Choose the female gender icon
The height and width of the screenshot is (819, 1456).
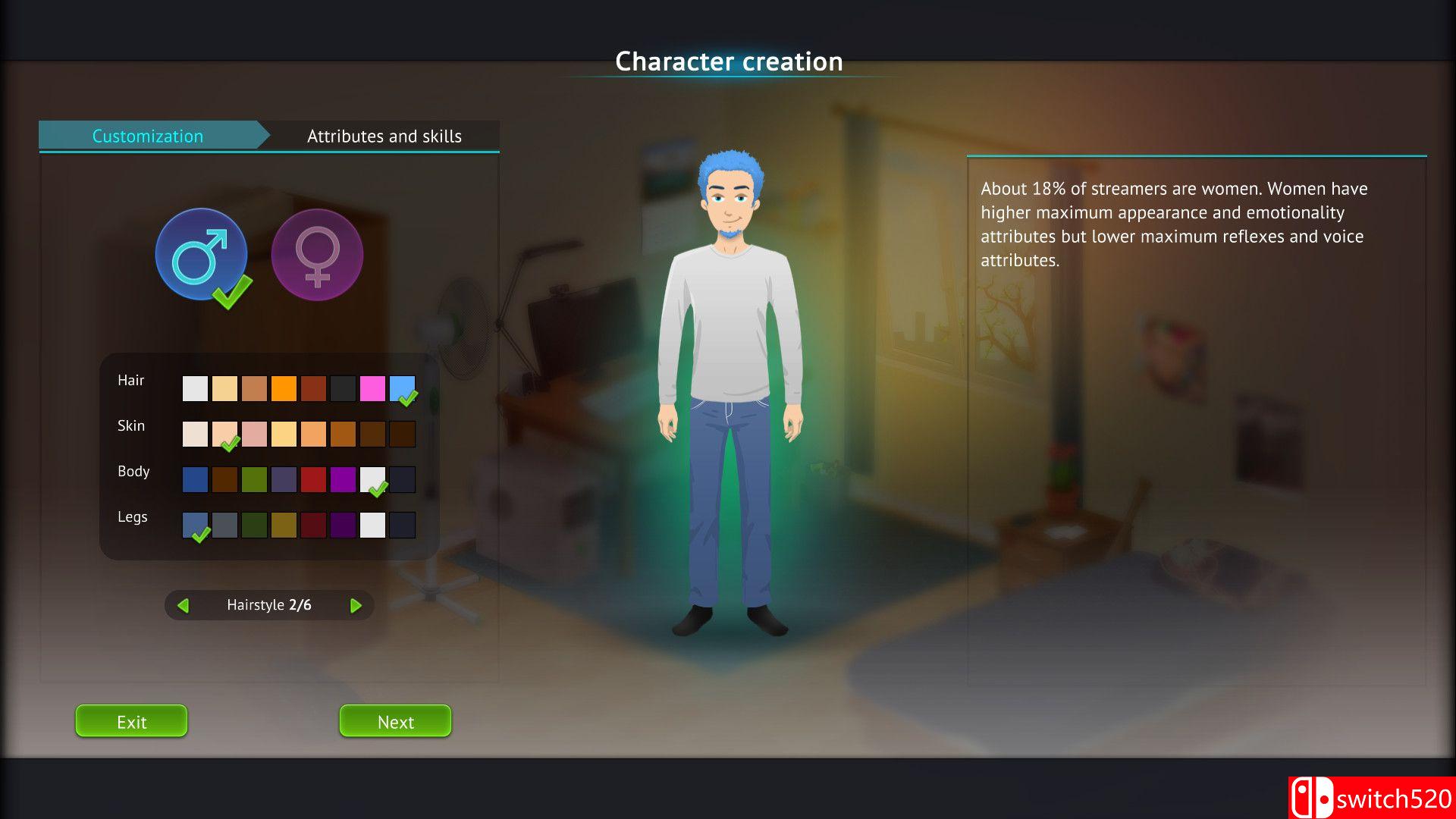coord(317,255)
